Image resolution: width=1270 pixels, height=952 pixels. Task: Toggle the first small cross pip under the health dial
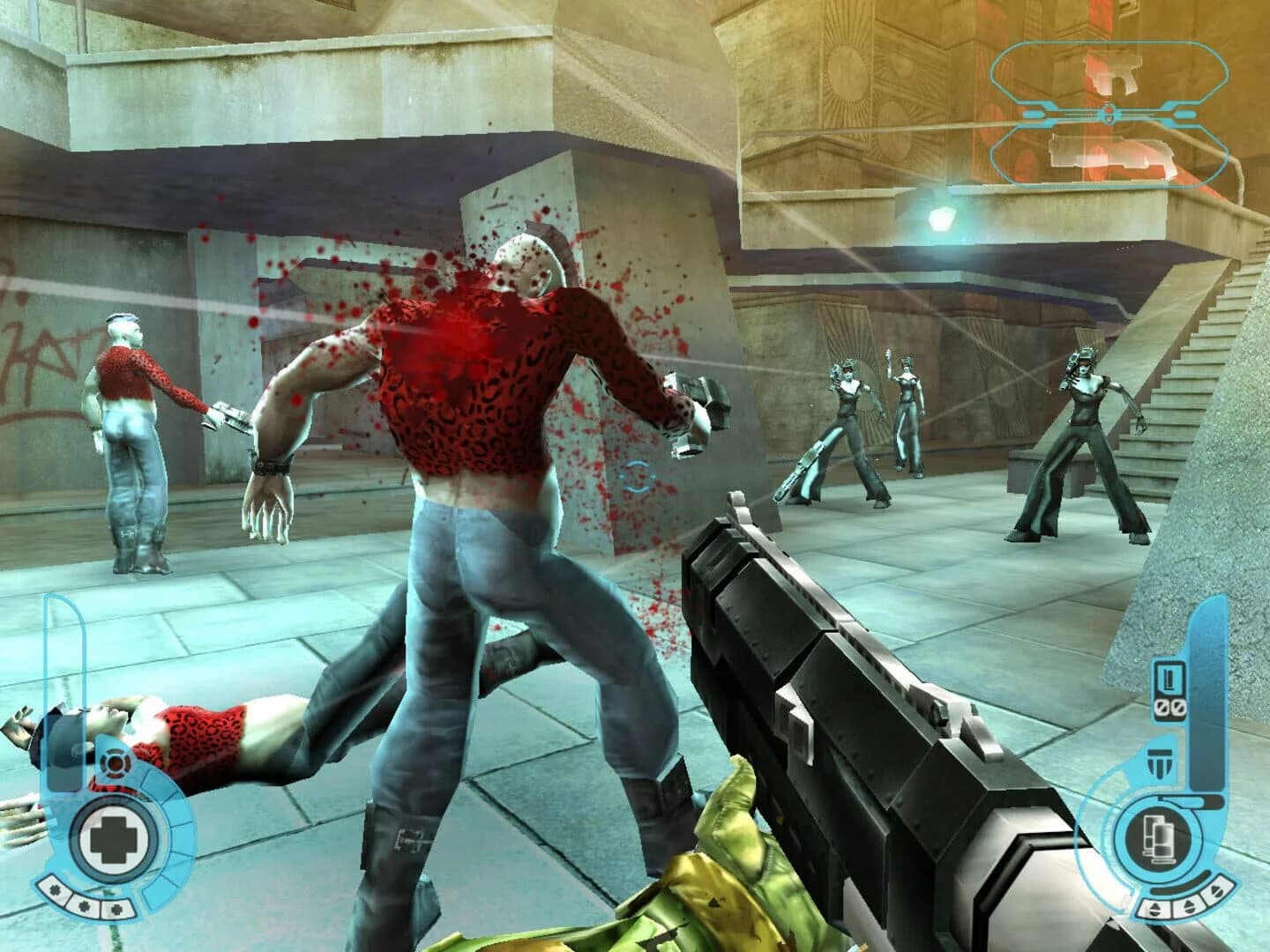pos(55,890)
